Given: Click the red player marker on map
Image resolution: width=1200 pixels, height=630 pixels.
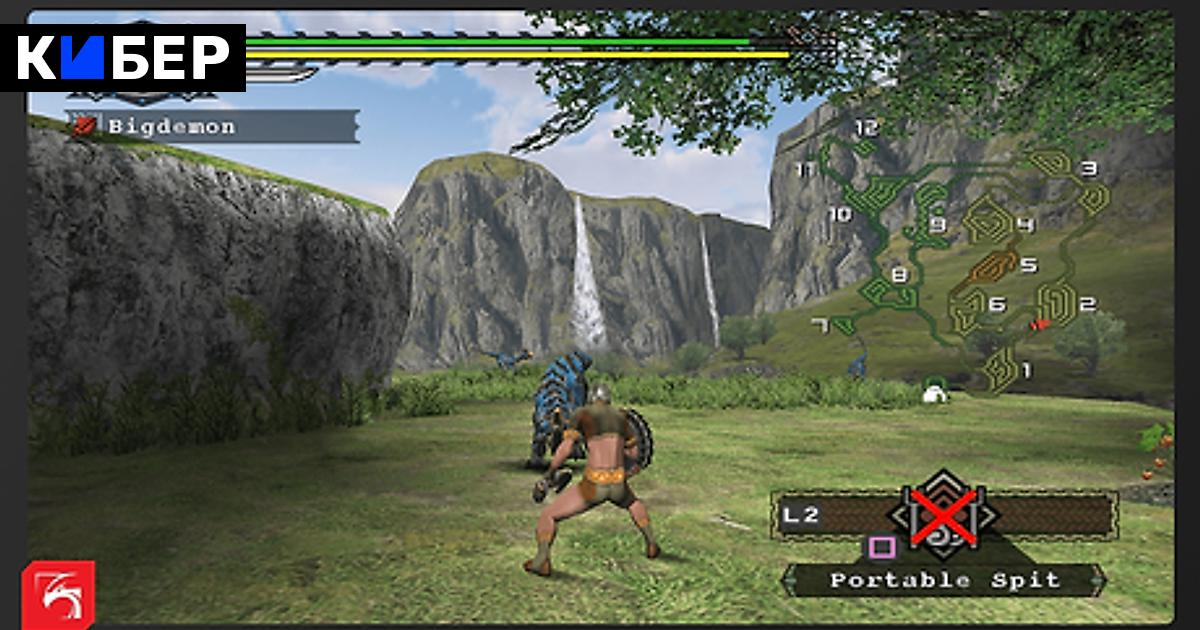Looking at the screenshot, I should click(x=1040, y=323).
